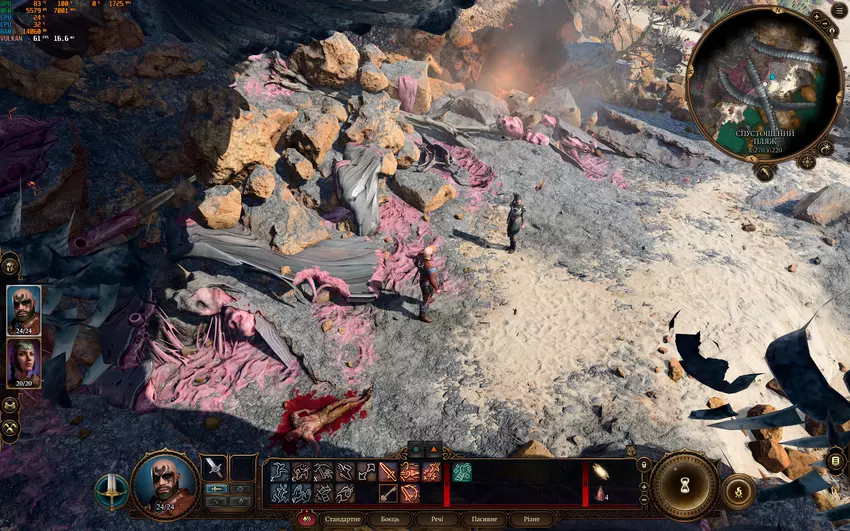The width and height of the screenshot is (850, 531).
Task: Show the Пасивне hotbar tab
Action: pos(484,520)
